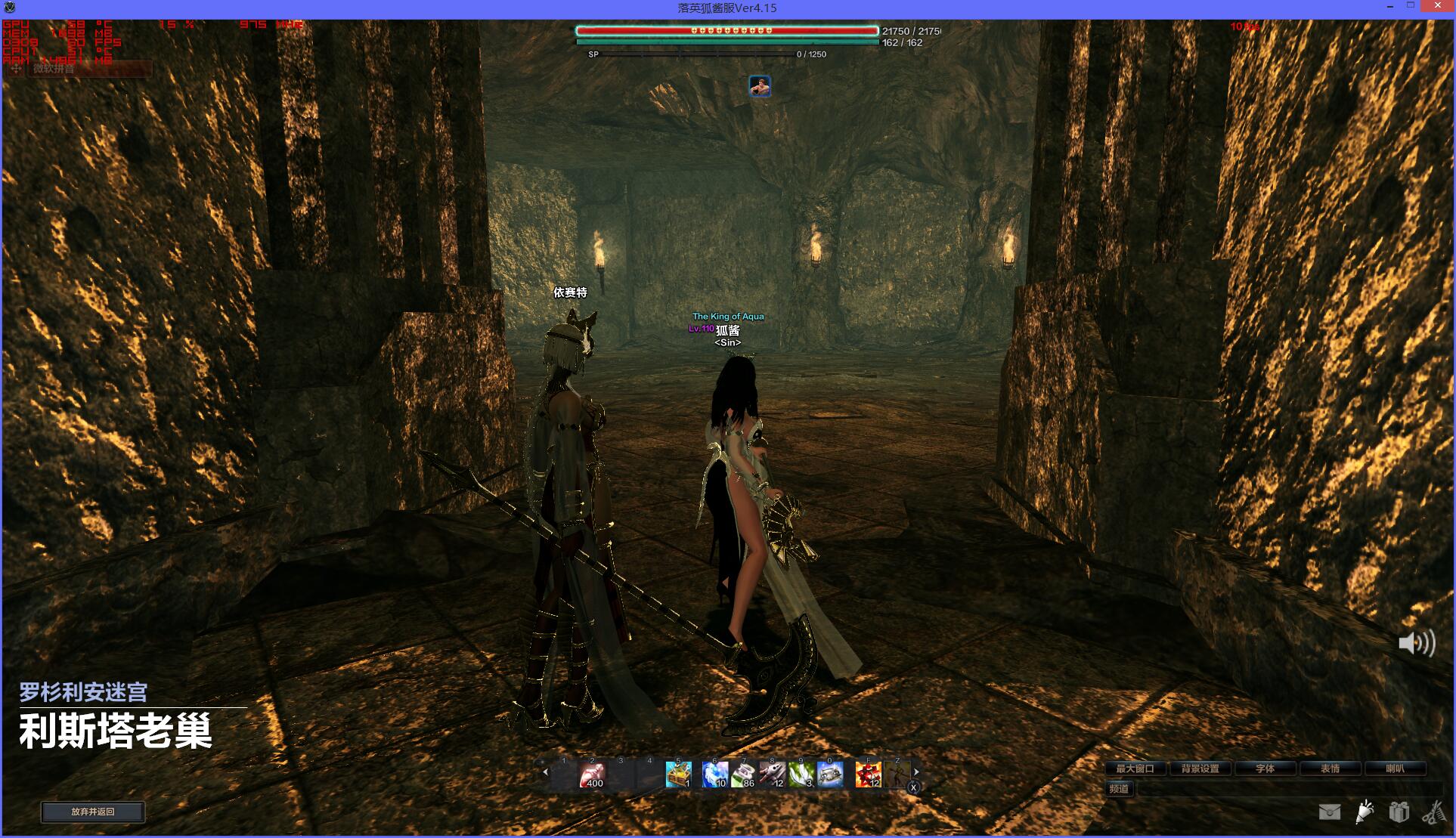Page the hotbar with the right arrow
The image size is (1456, 838).
pos(916,772)
